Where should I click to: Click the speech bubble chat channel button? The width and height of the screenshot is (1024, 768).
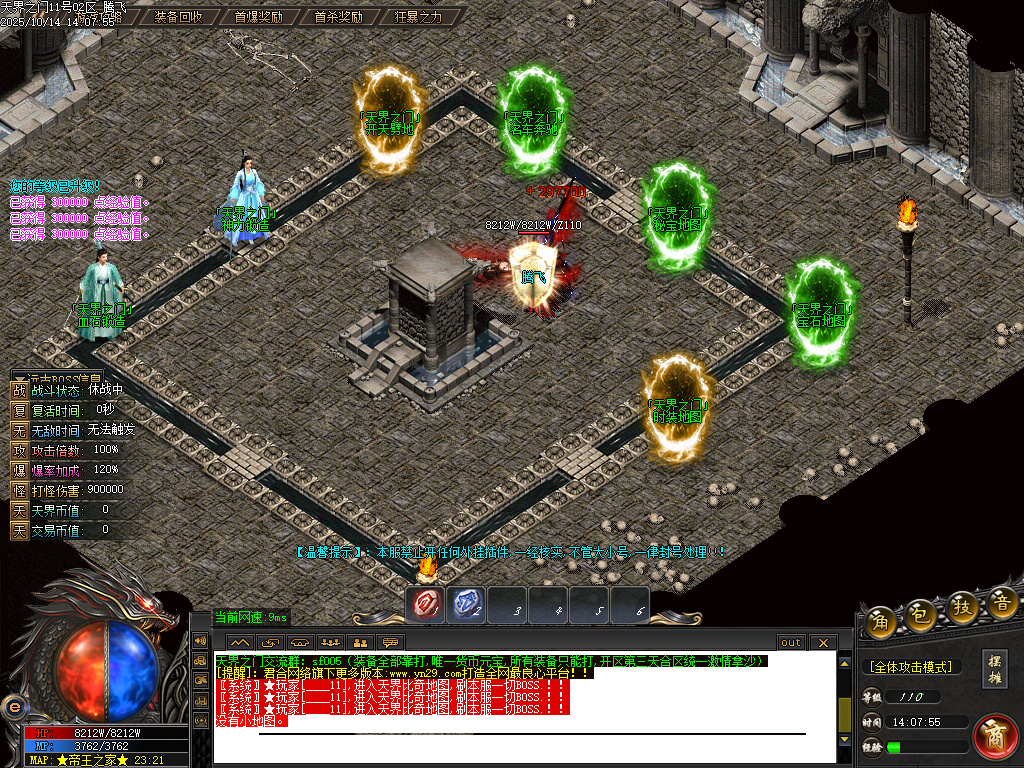click(x=391, y=642)
